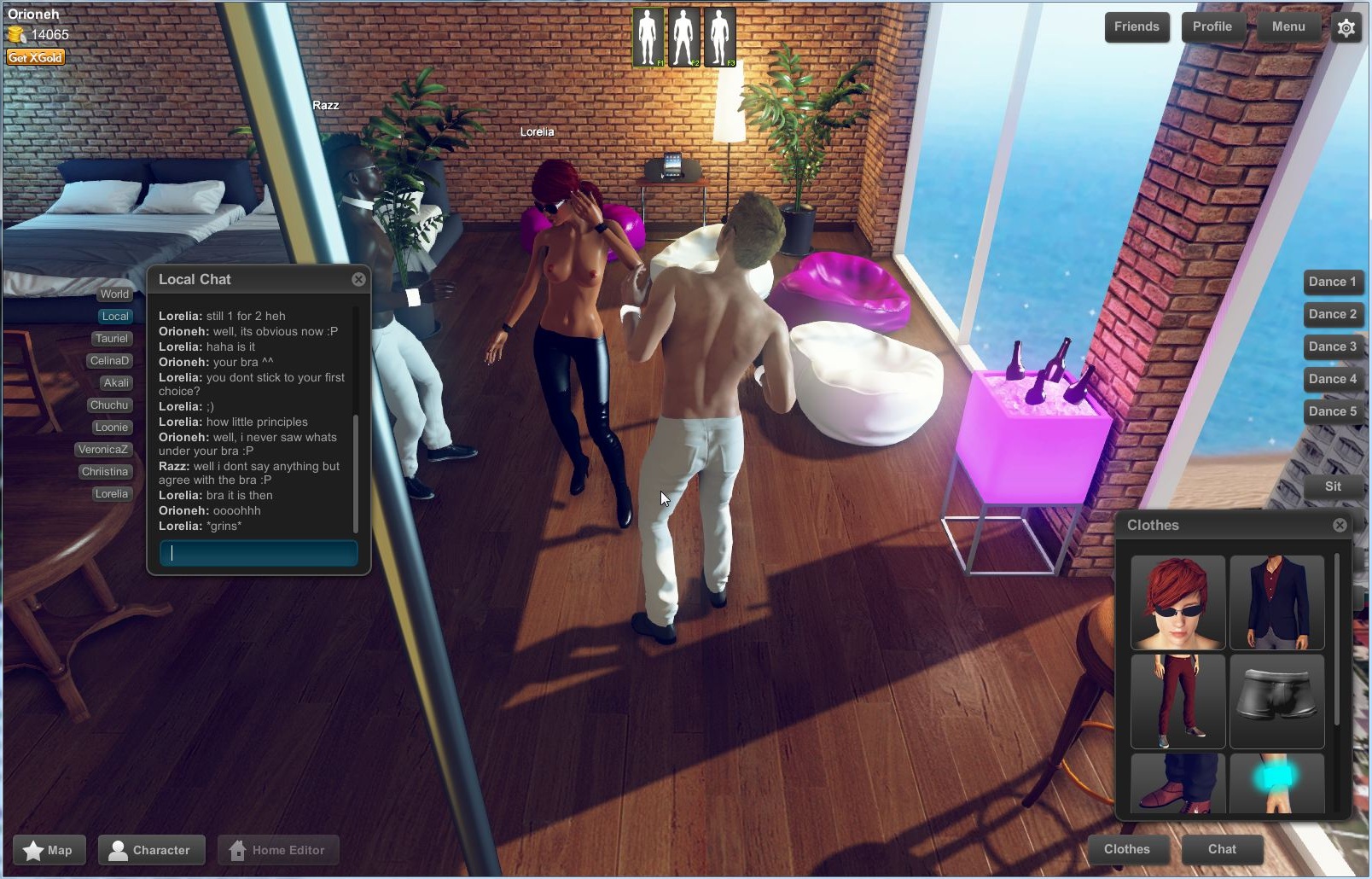Click the chat message input field

click(x=258, y=553)
